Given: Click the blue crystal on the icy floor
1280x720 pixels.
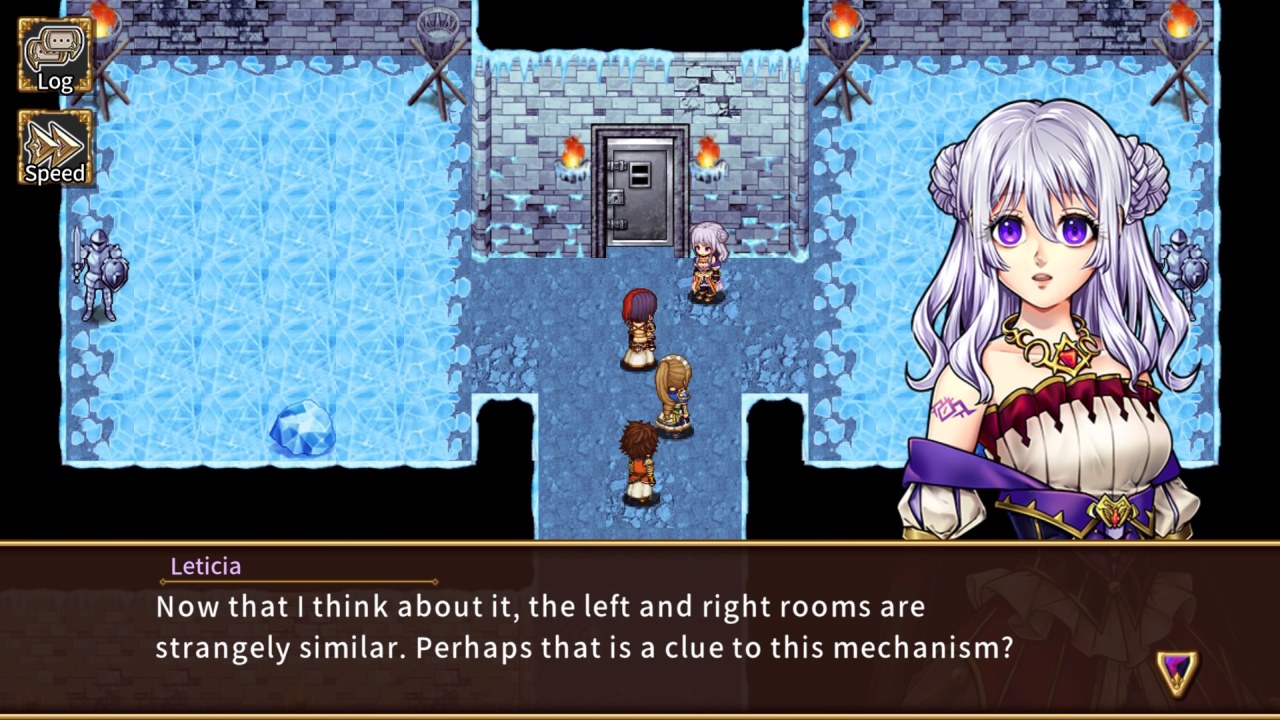Looking at the screenshot, I should 300,428.
